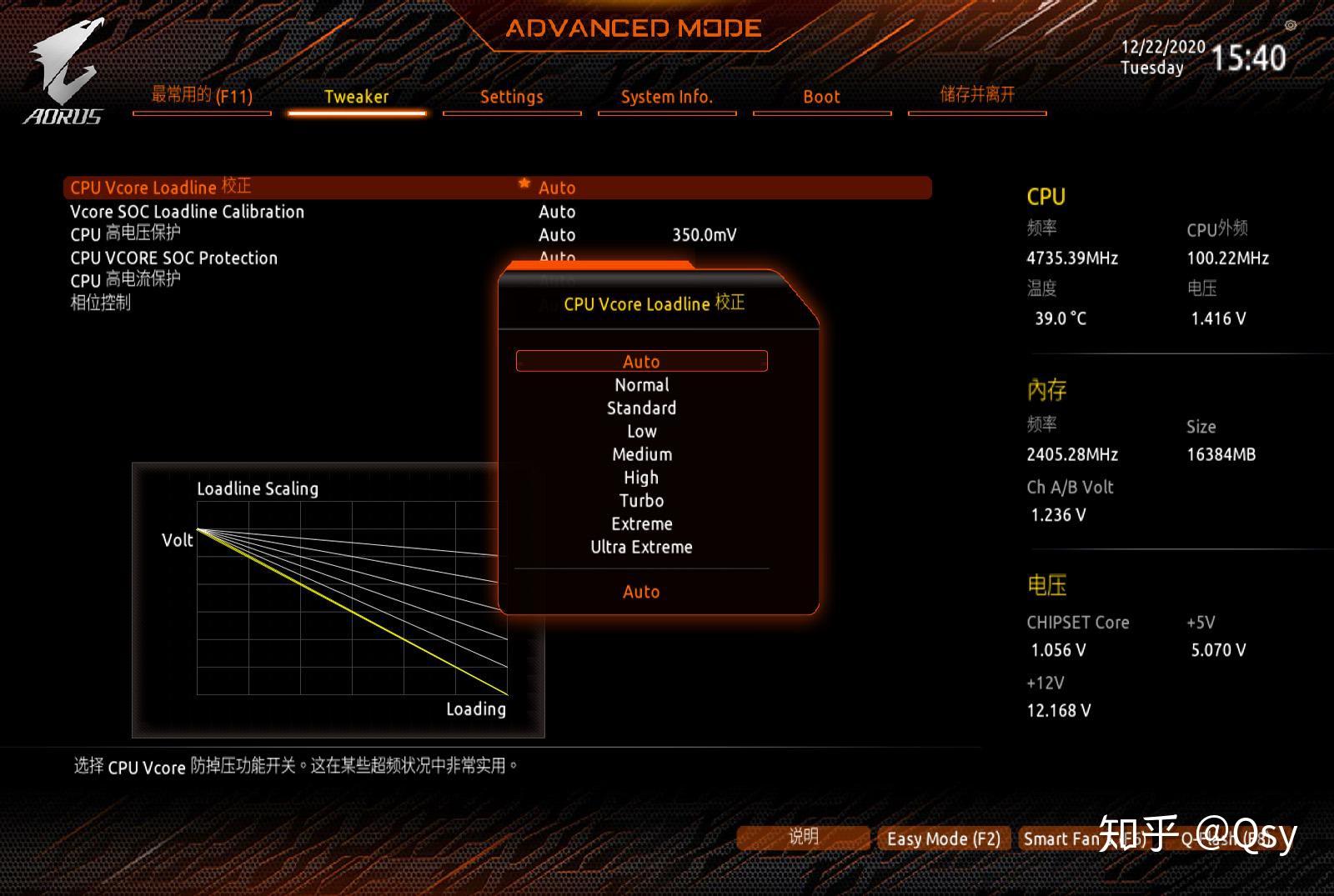Go to the System Info. tab

tap(666, 97)
